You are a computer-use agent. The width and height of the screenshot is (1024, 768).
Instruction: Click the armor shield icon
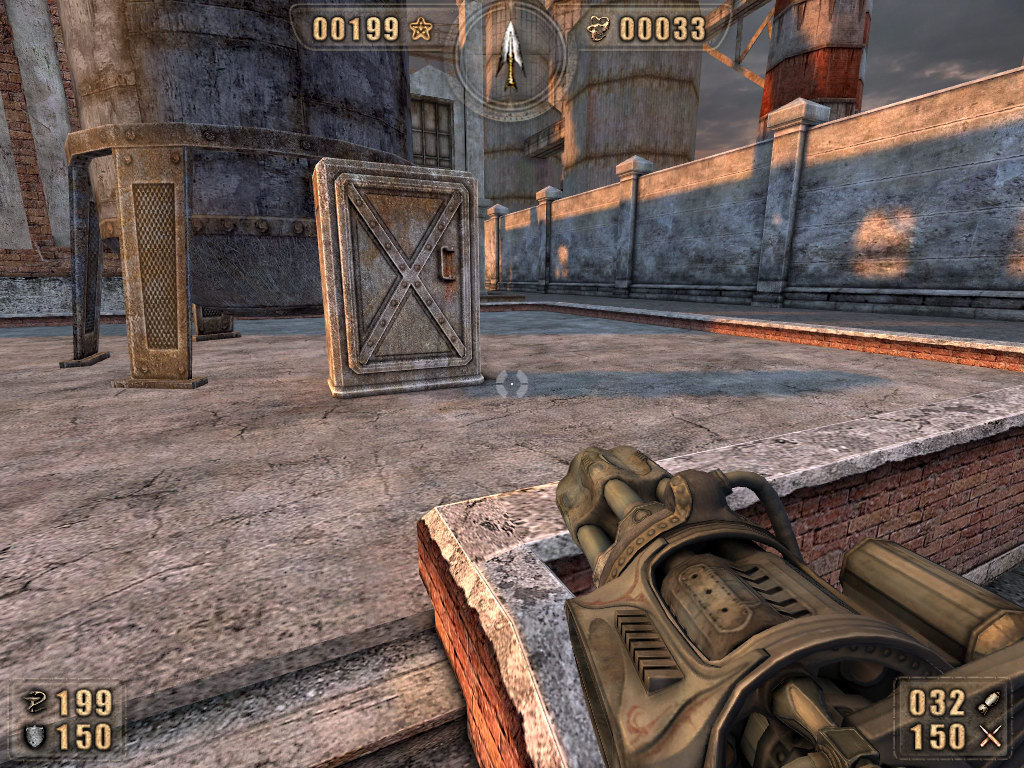pyautogui.click(x=34, y=738)
